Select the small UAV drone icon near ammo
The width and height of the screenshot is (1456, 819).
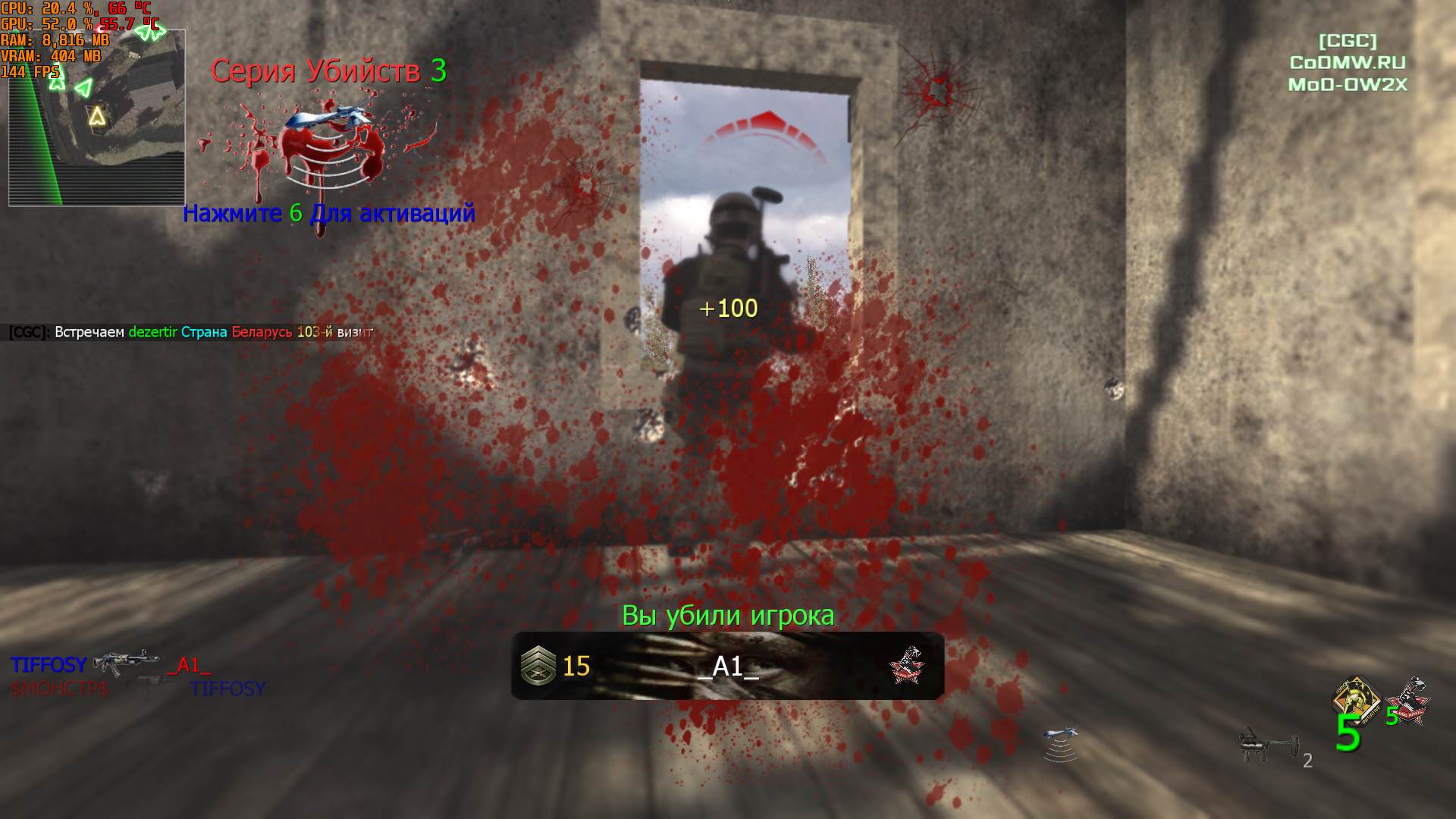pyautogui.click(x=1060, y=743)
